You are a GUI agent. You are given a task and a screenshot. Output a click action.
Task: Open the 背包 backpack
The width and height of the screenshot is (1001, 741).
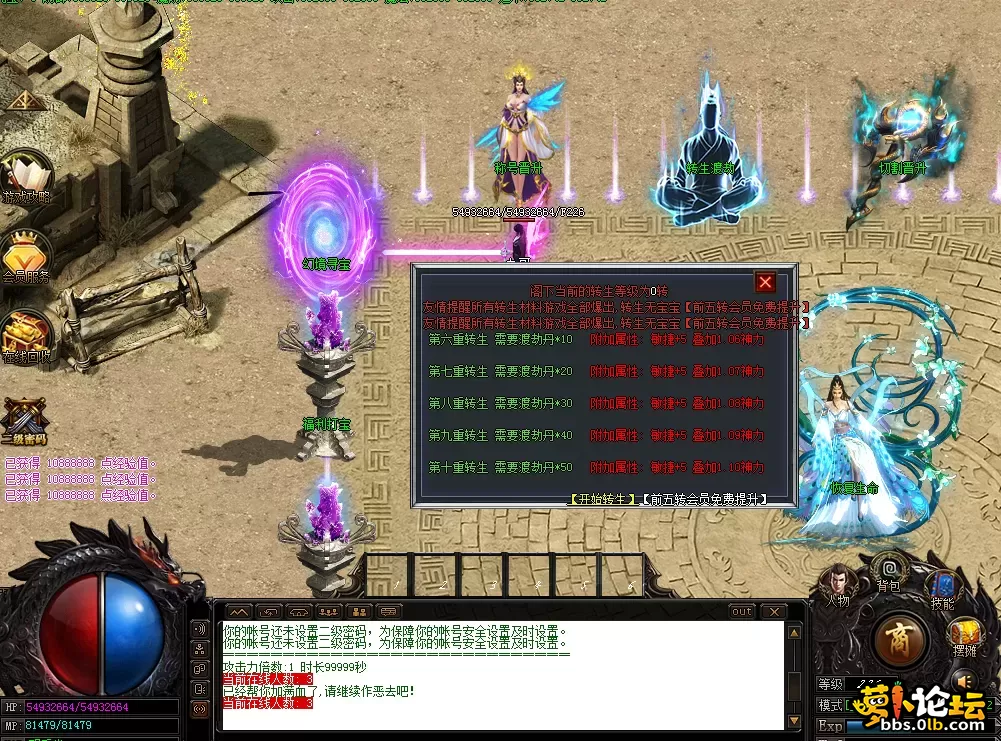pyautogui.click(x=887, y=570)
